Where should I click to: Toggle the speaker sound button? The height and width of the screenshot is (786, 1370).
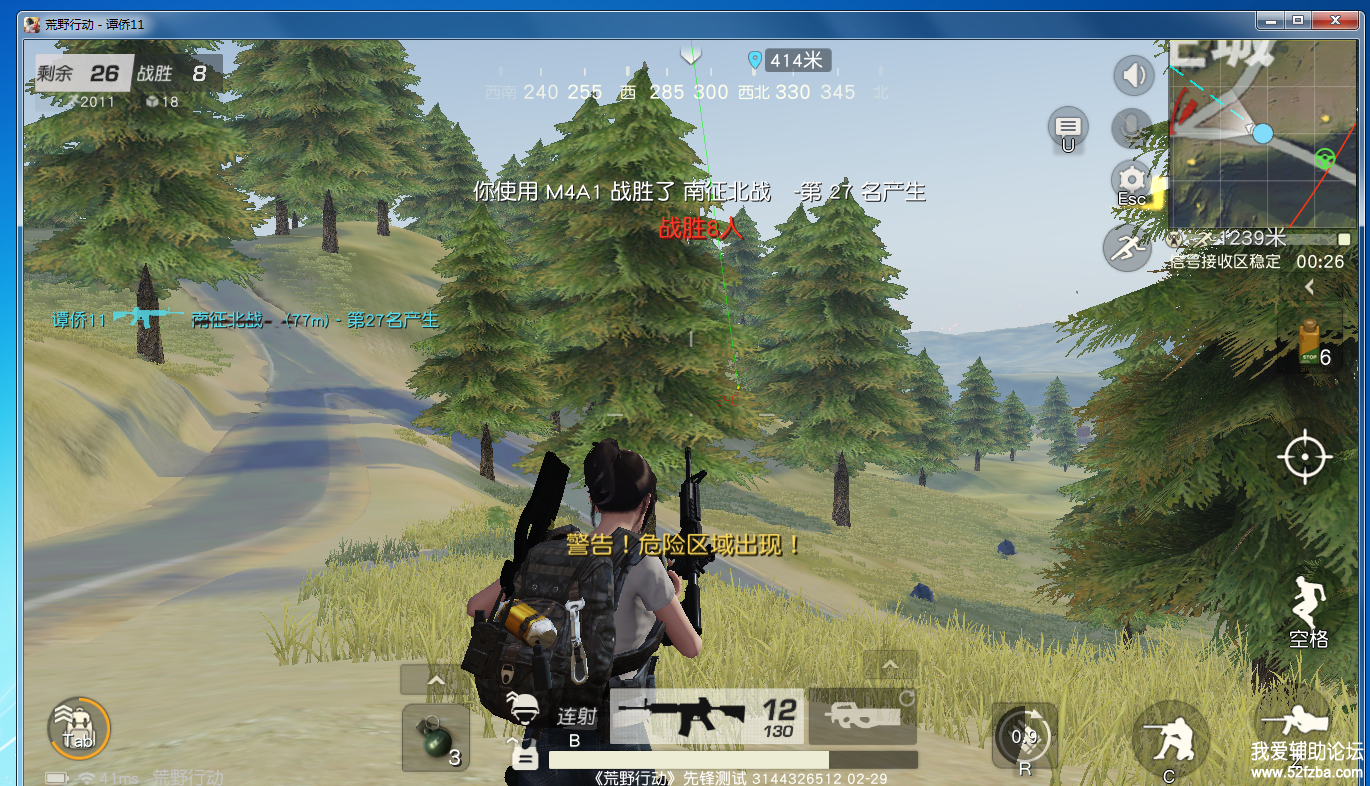[x=1133, y=75]
